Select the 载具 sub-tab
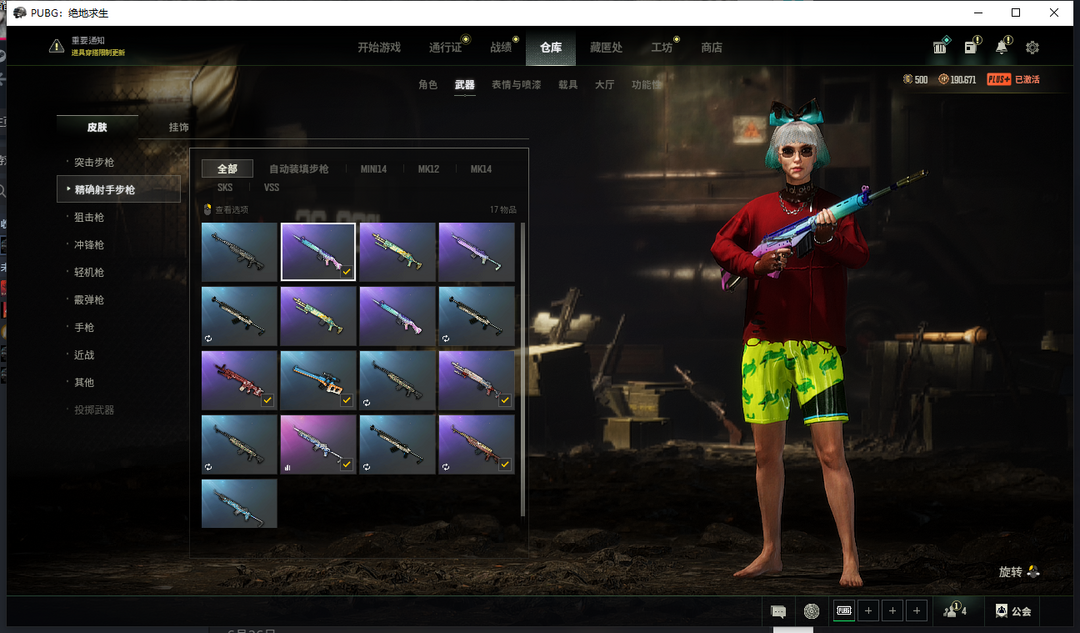 (x=568, y=85)
